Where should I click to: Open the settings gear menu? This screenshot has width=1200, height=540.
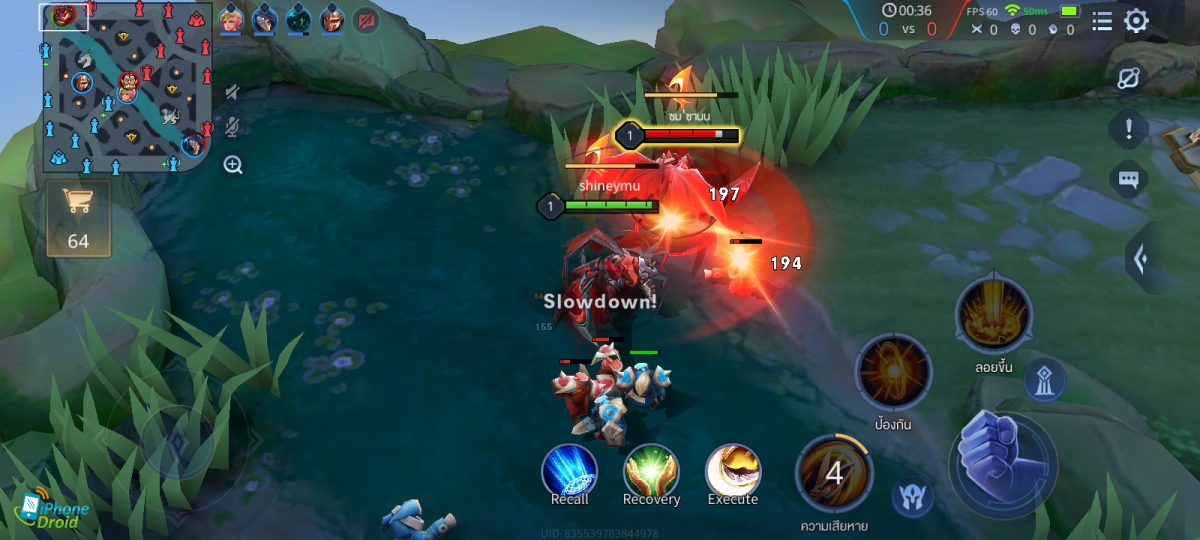(1136, 21)
